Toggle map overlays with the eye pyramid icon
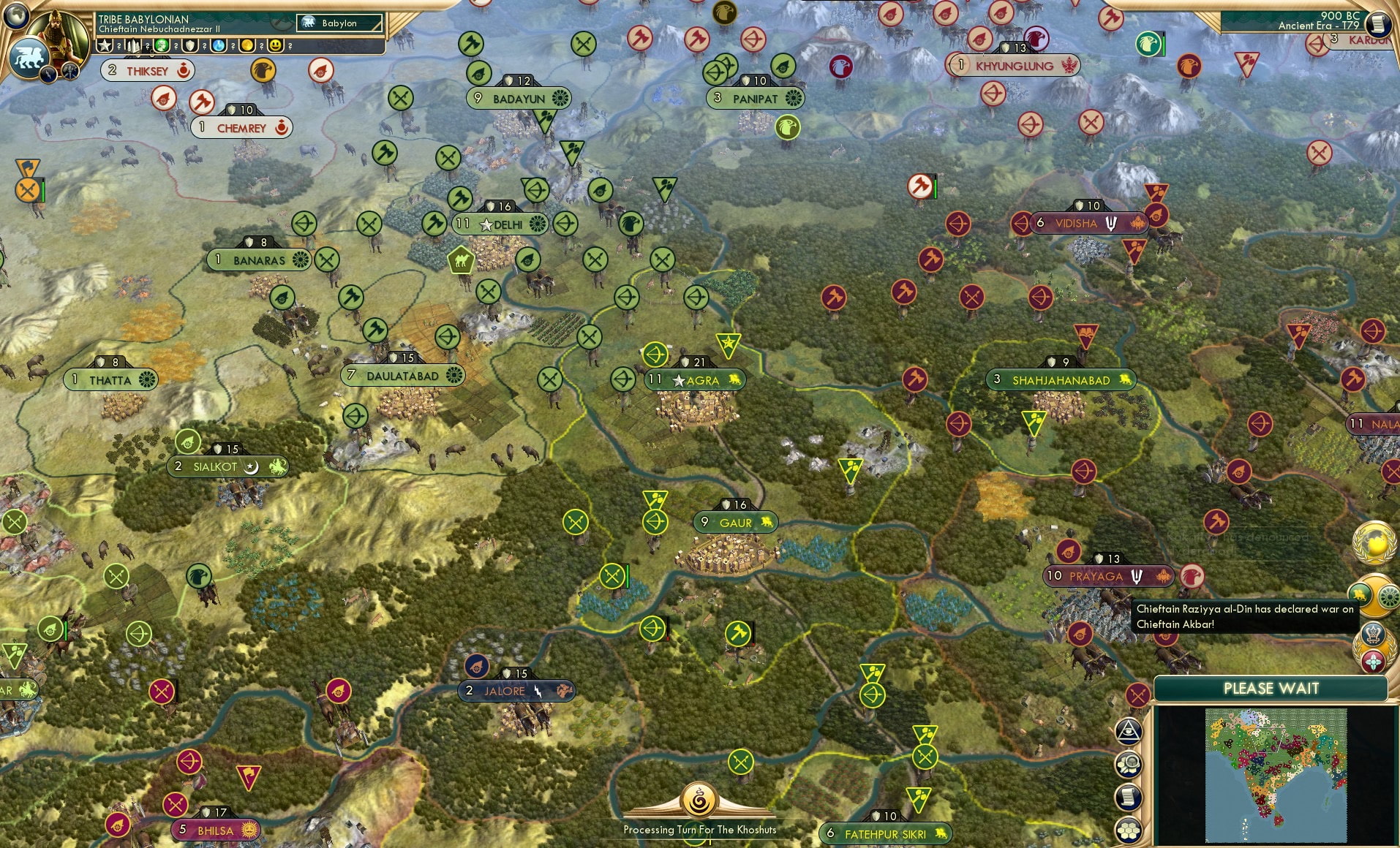This screenshot has width=1400, height=848. pyautogui.click(x=1129, y=731)
